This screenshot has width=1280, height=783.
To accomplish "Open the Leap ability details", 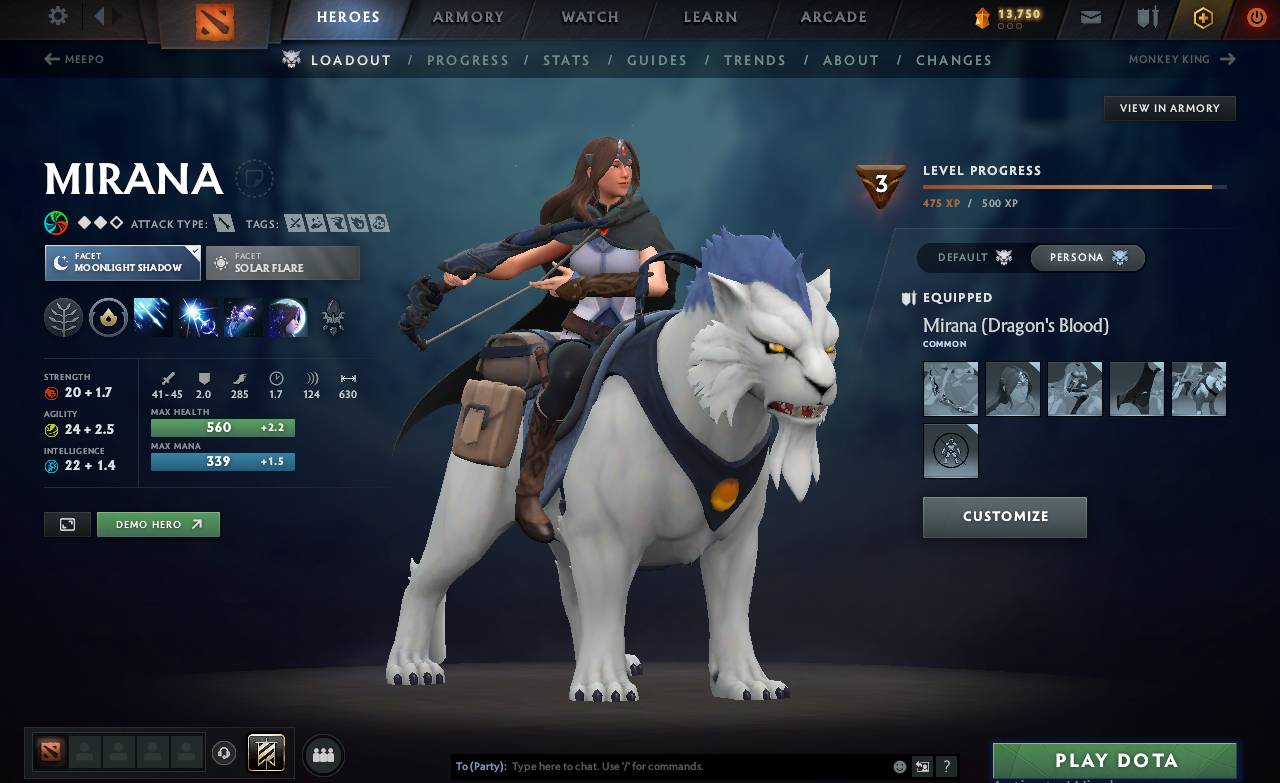I will (240, 317).
